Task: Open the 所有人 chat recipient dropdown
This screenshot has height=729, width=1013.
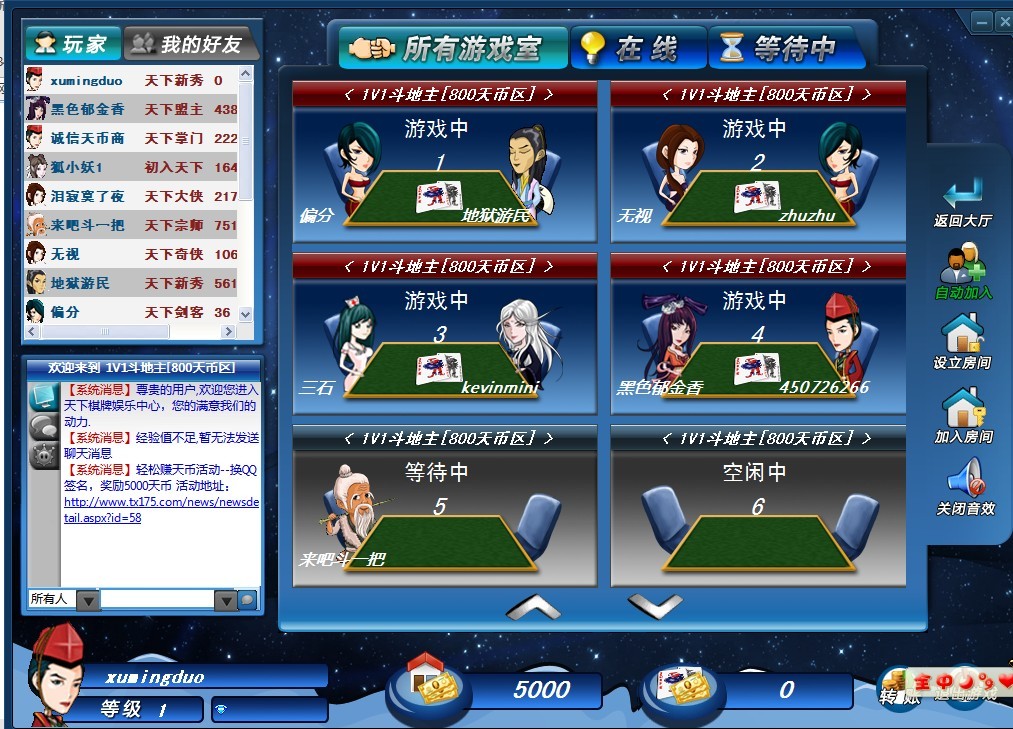Action: pos(88,600)
